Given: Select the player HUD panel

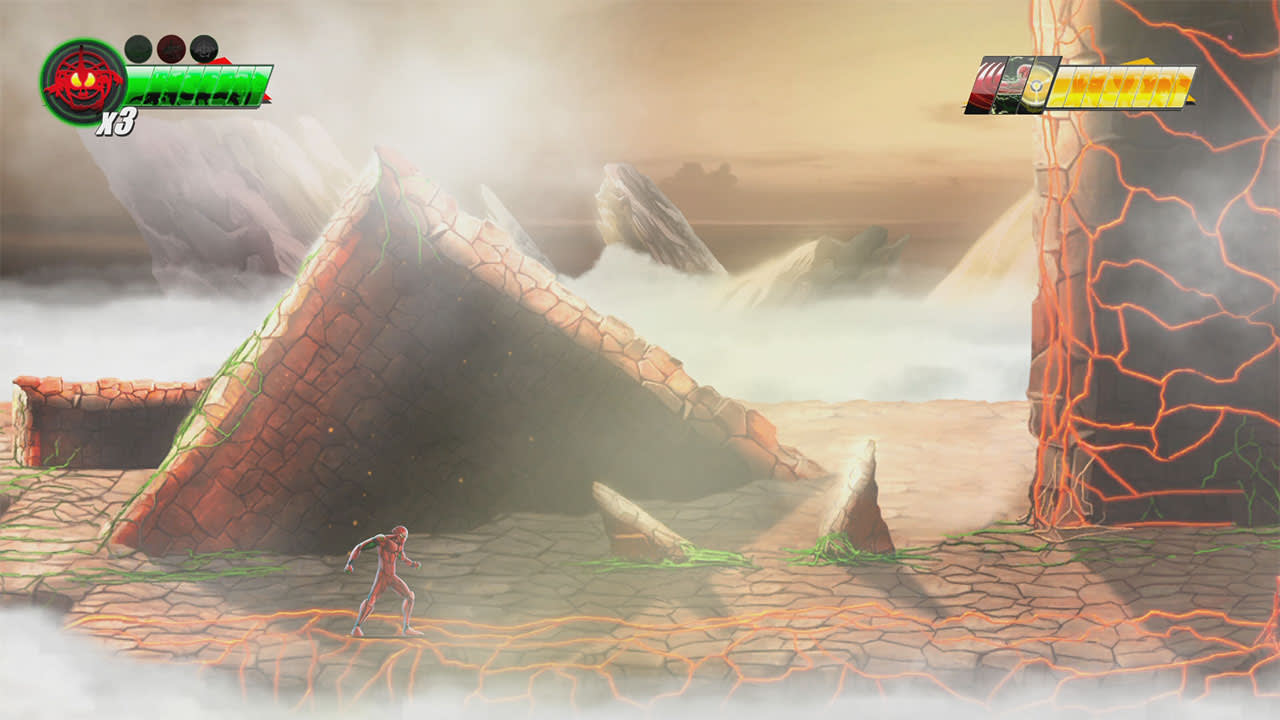Looking at the screenshot, I should click(150, 75).
